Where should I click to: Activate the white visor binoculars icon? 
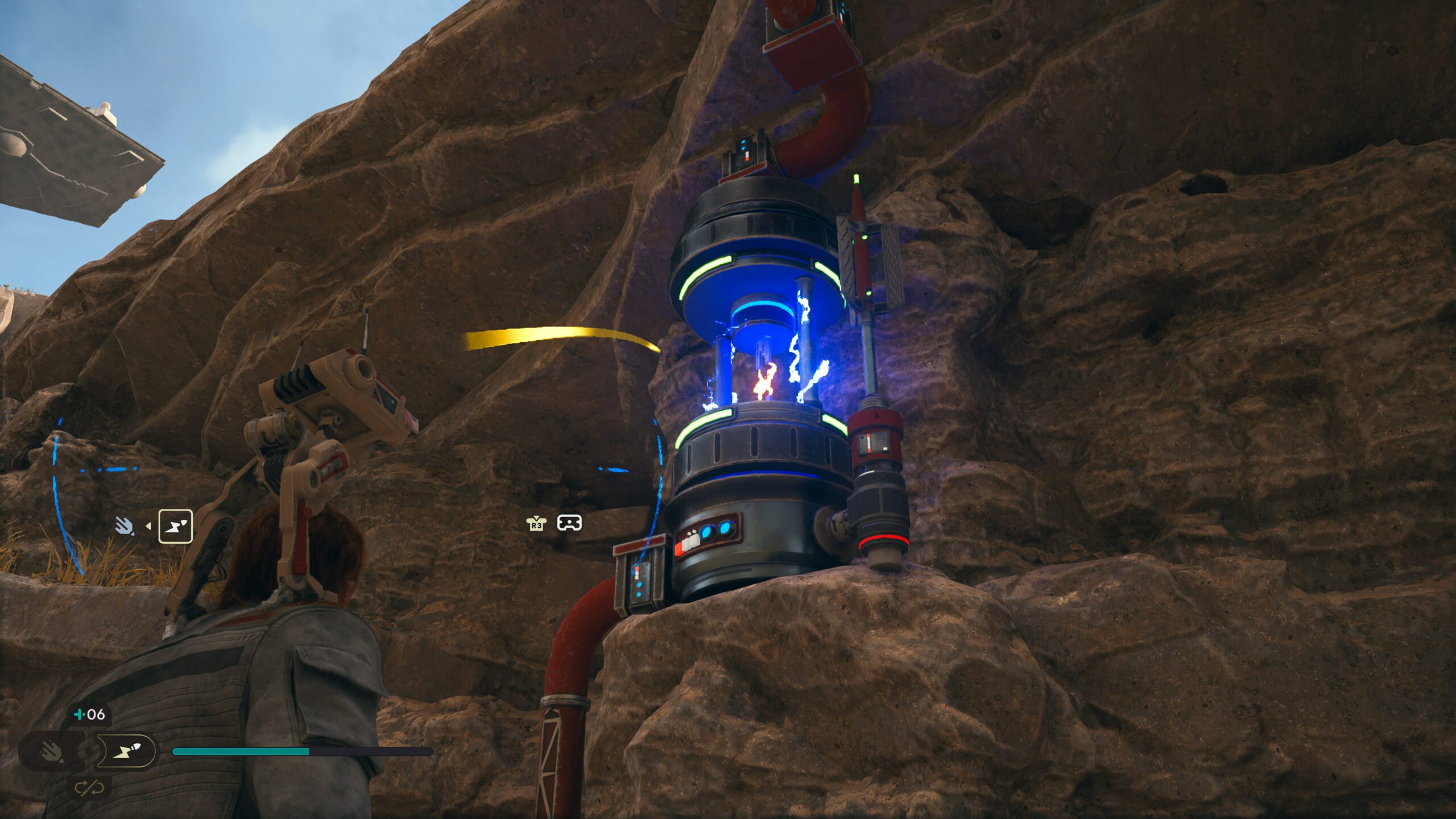(x=569, y=523)
